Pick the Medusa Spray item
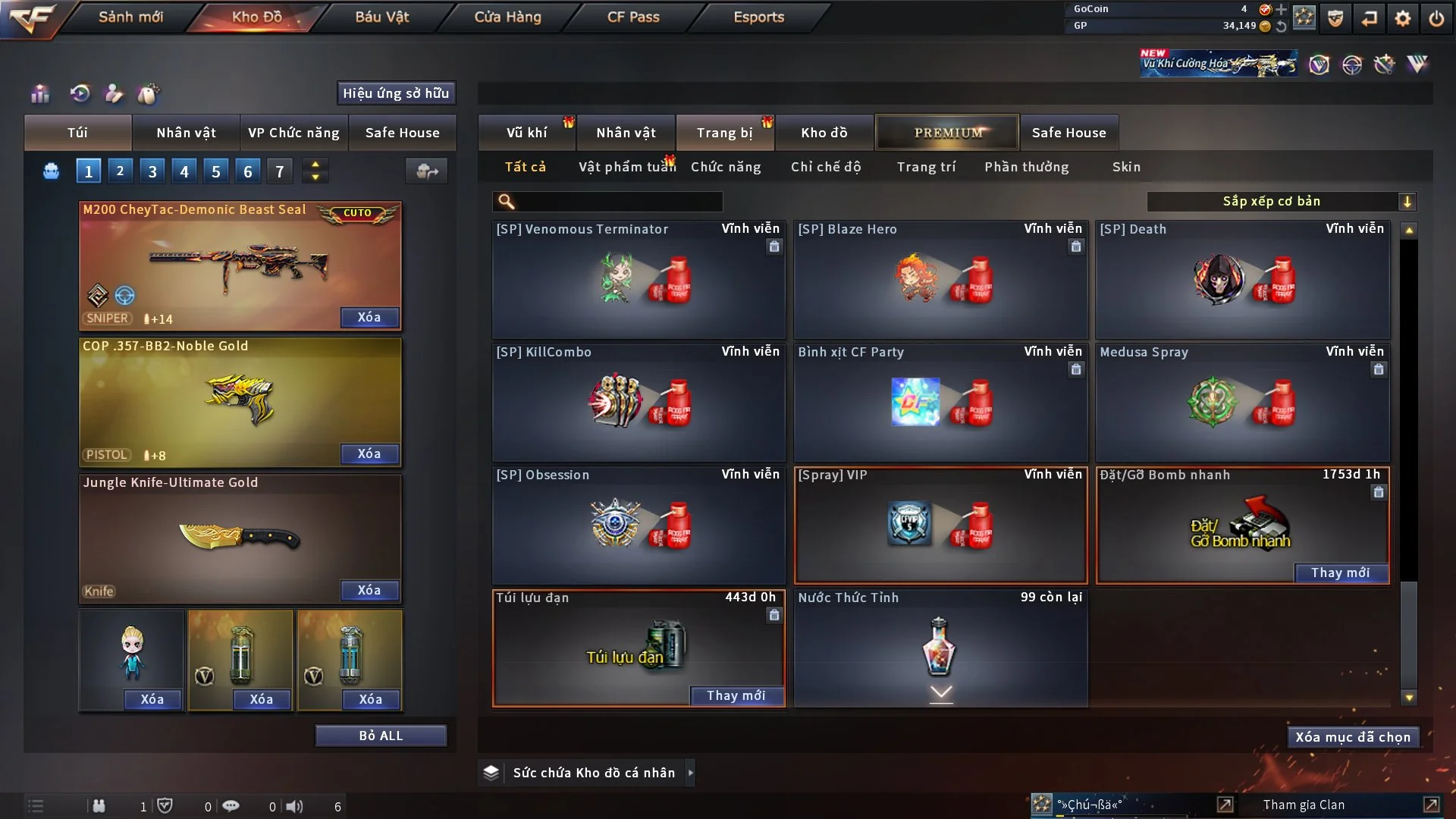The height and width of the screenshot is (819, 1456). pyautogui.click(x=1242, y=402)
